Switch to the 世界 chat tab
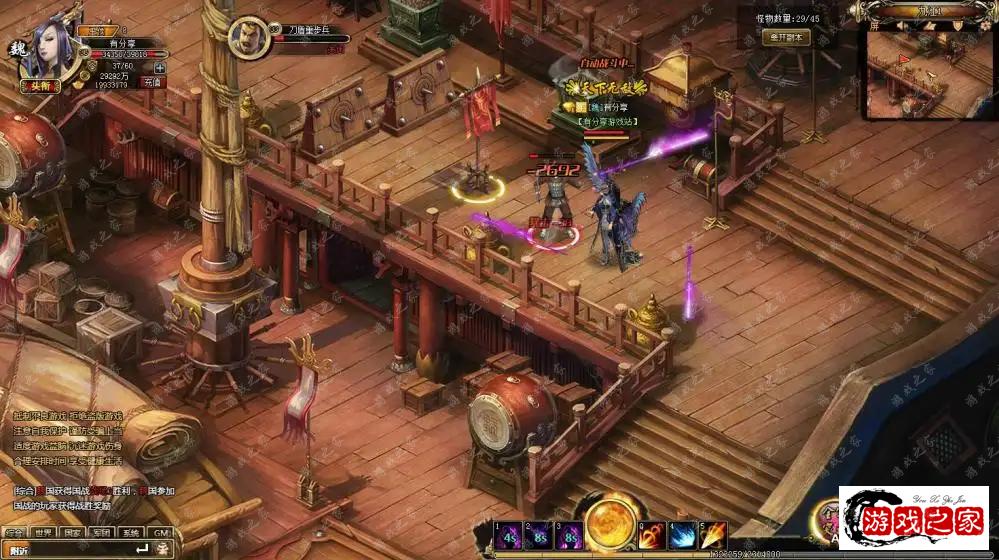999x560 pixels. pos(43,533)
